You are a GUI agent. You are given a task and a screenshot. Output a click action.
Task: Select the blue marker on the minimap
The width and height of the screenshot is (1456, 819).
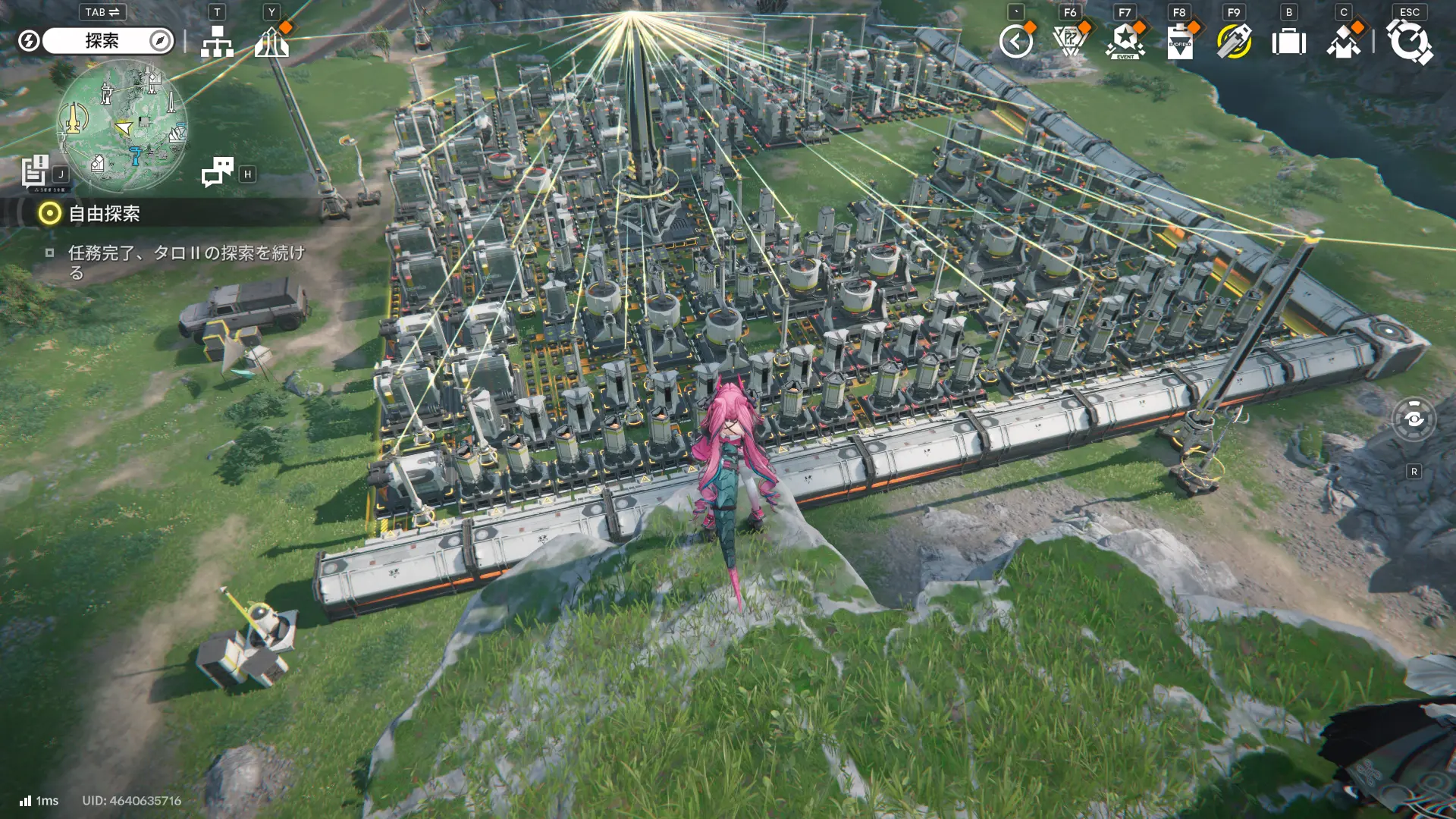pos(136,155)
